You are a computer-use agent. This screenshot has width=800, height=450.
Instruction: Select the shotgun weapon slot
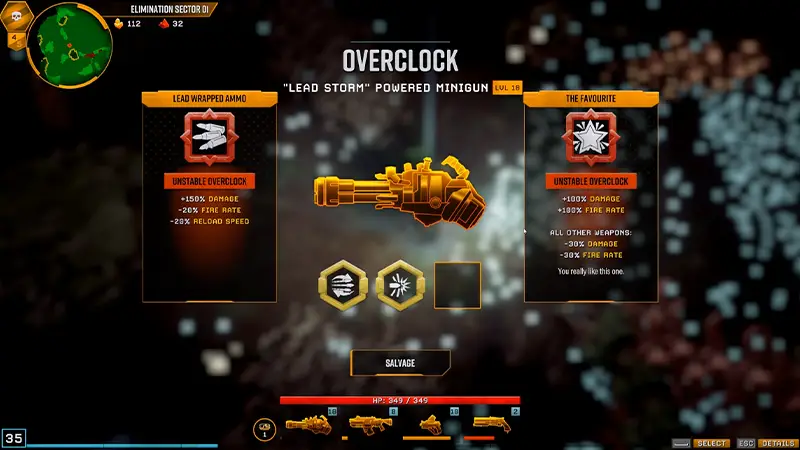(x=491, y=425)
